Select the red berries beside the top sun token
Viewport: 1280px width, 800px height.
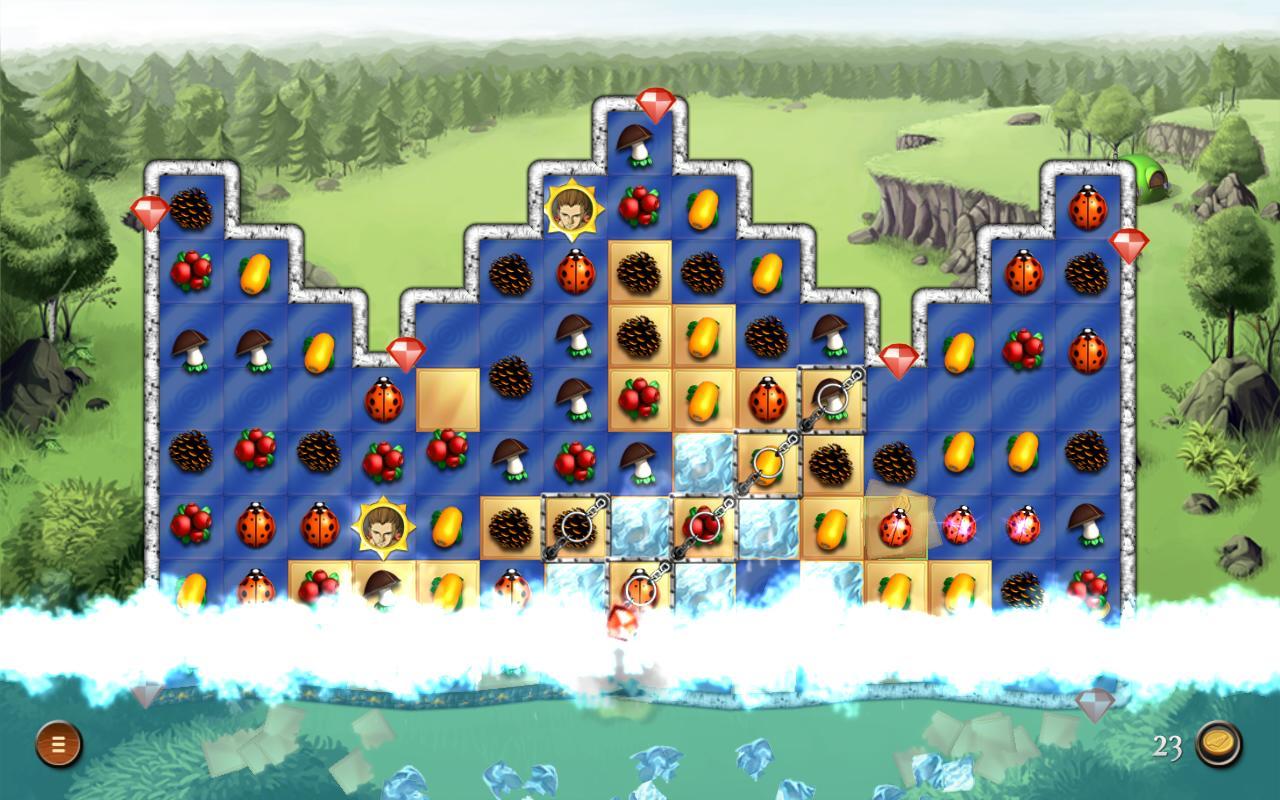637,203
